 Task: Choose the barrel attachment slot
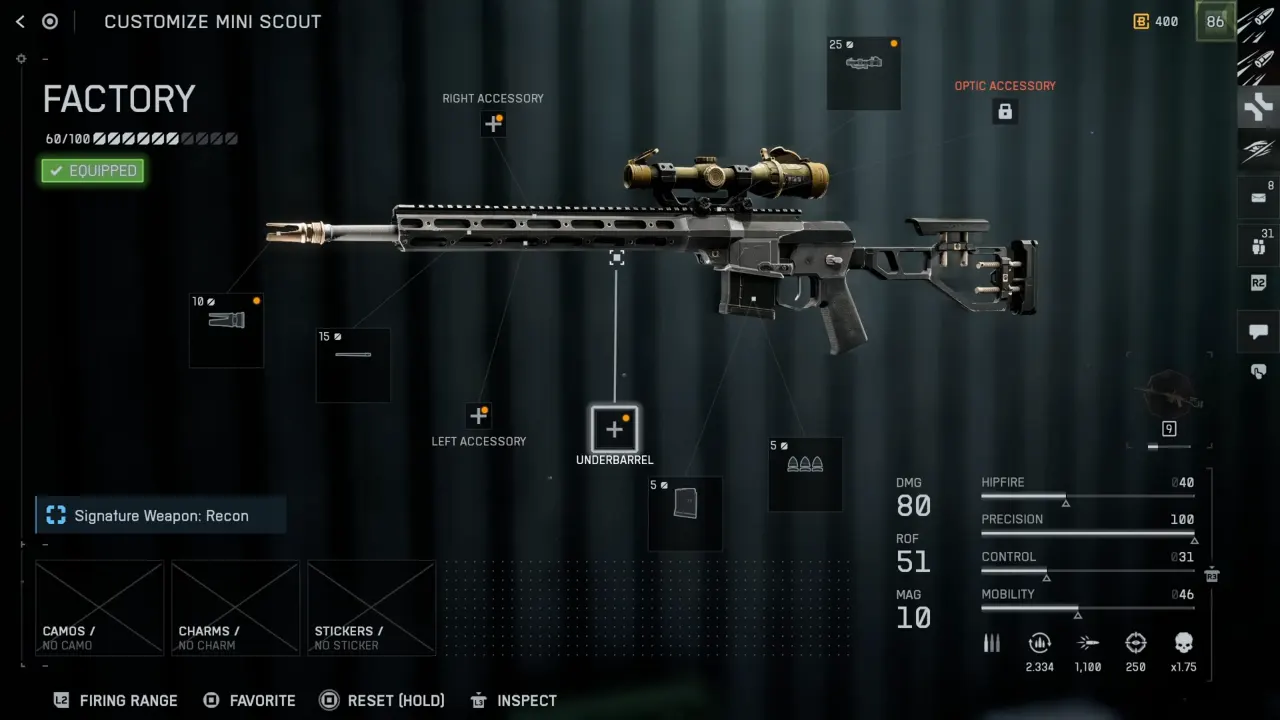click(353, 365)
